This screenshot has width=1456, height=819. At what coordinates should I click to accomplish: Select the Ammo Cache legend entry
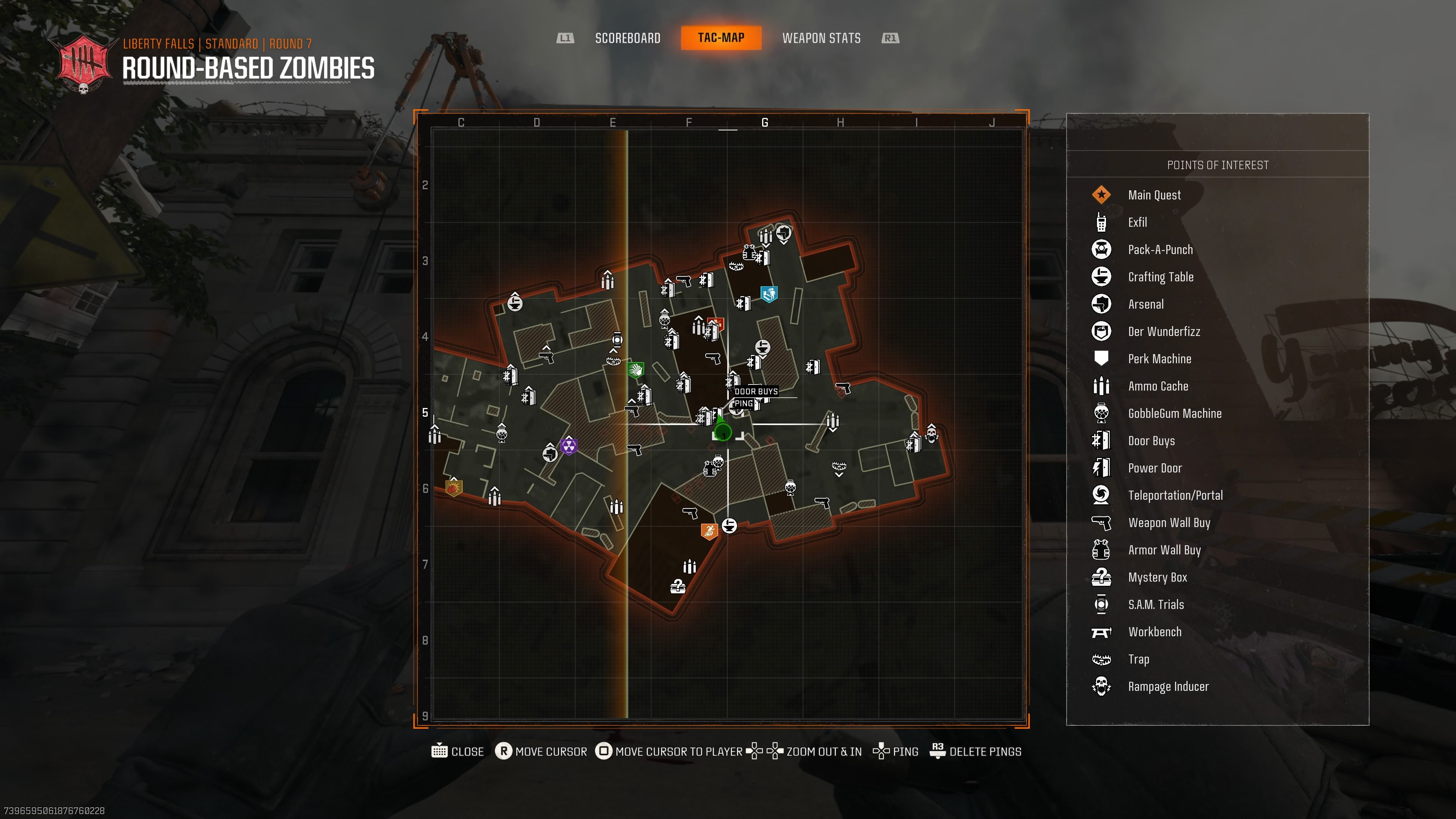click(x=1158, y=386)
